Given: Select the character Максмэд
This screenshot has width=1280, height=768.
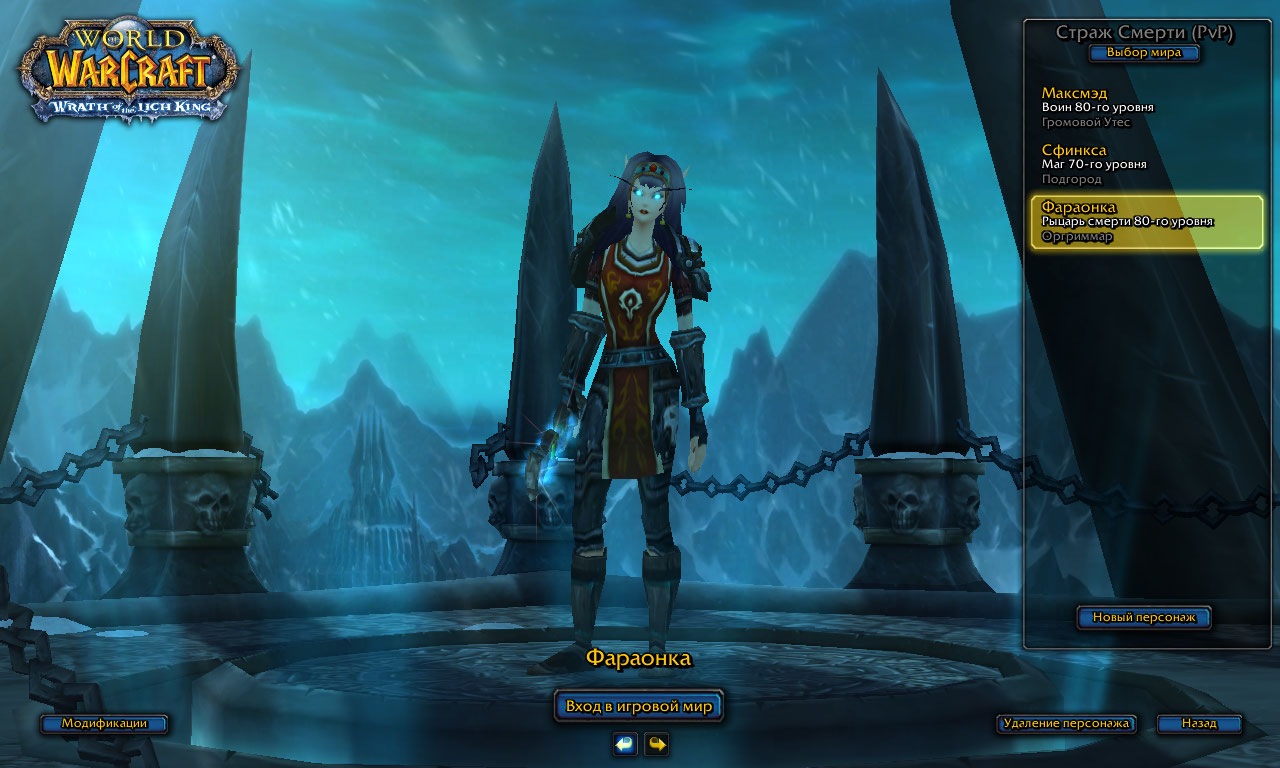Looking at the screenshot, I should pos(1146,107).
